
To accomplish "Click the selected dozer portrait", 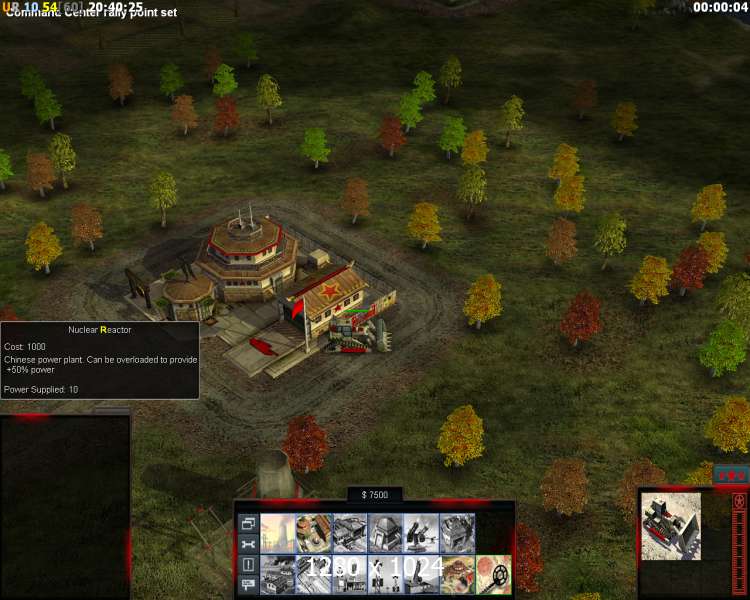I will tap(671, 526).
